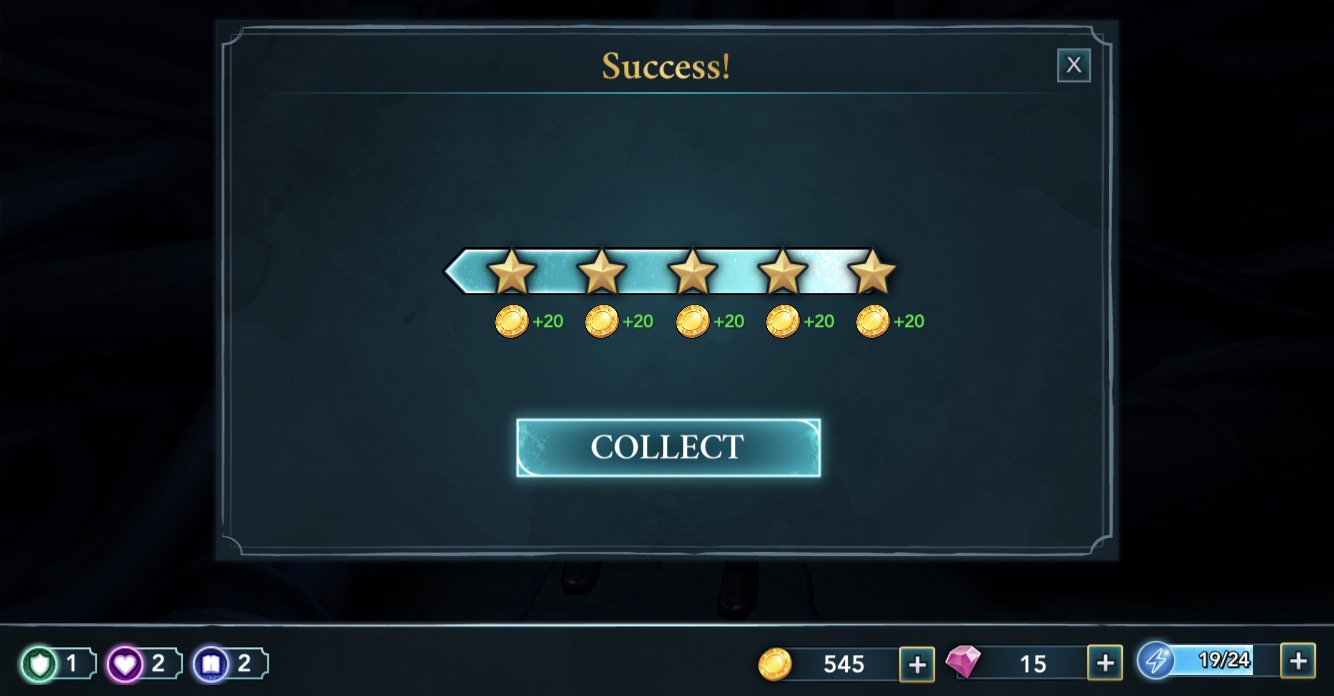This screenshot has width=1334, height=696.
Task: Add more gold coins
Action: pyautogui.click(x=916, y=663)
